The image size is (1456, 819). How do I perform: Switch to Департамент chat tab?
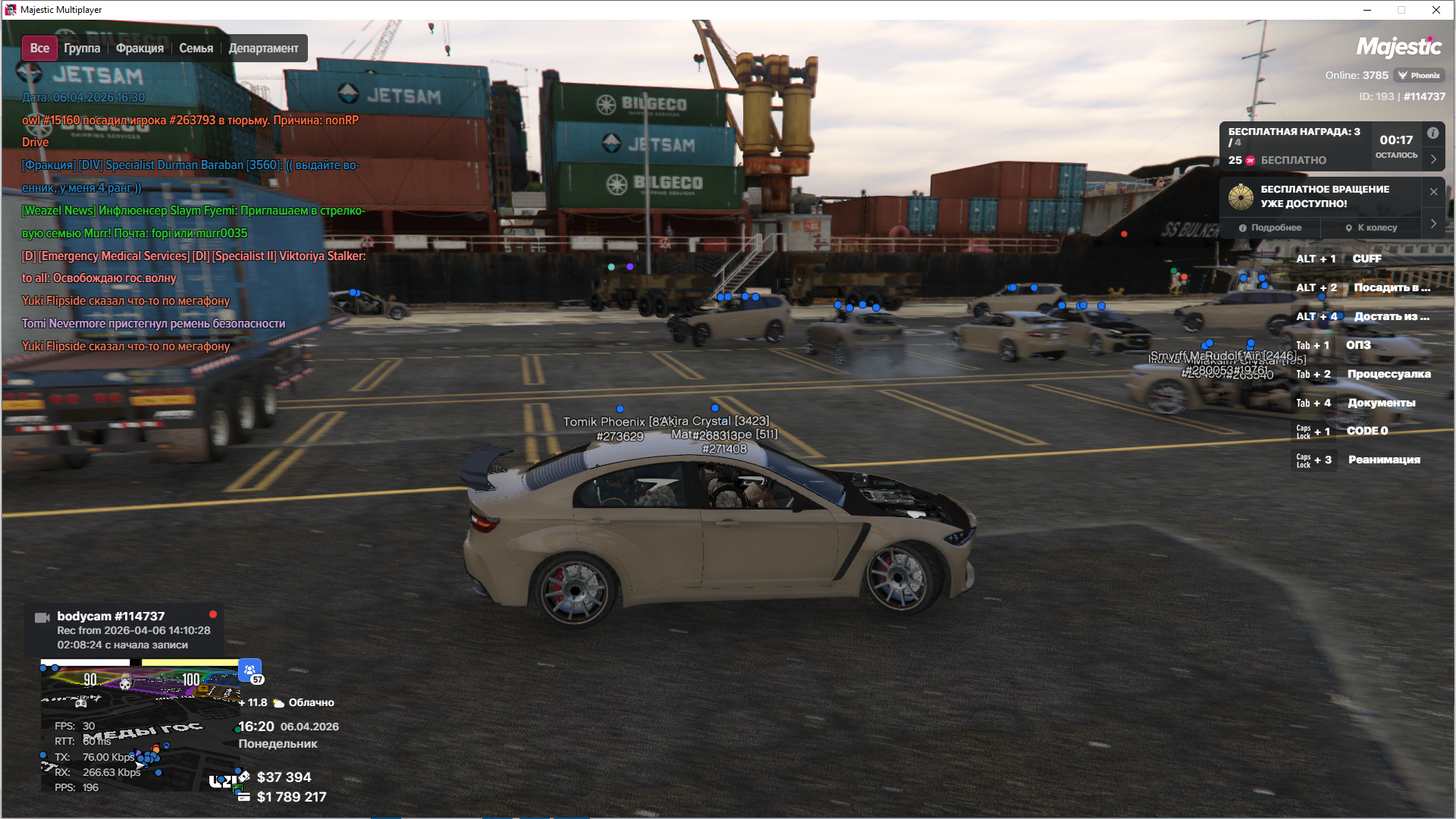[263, 49]
